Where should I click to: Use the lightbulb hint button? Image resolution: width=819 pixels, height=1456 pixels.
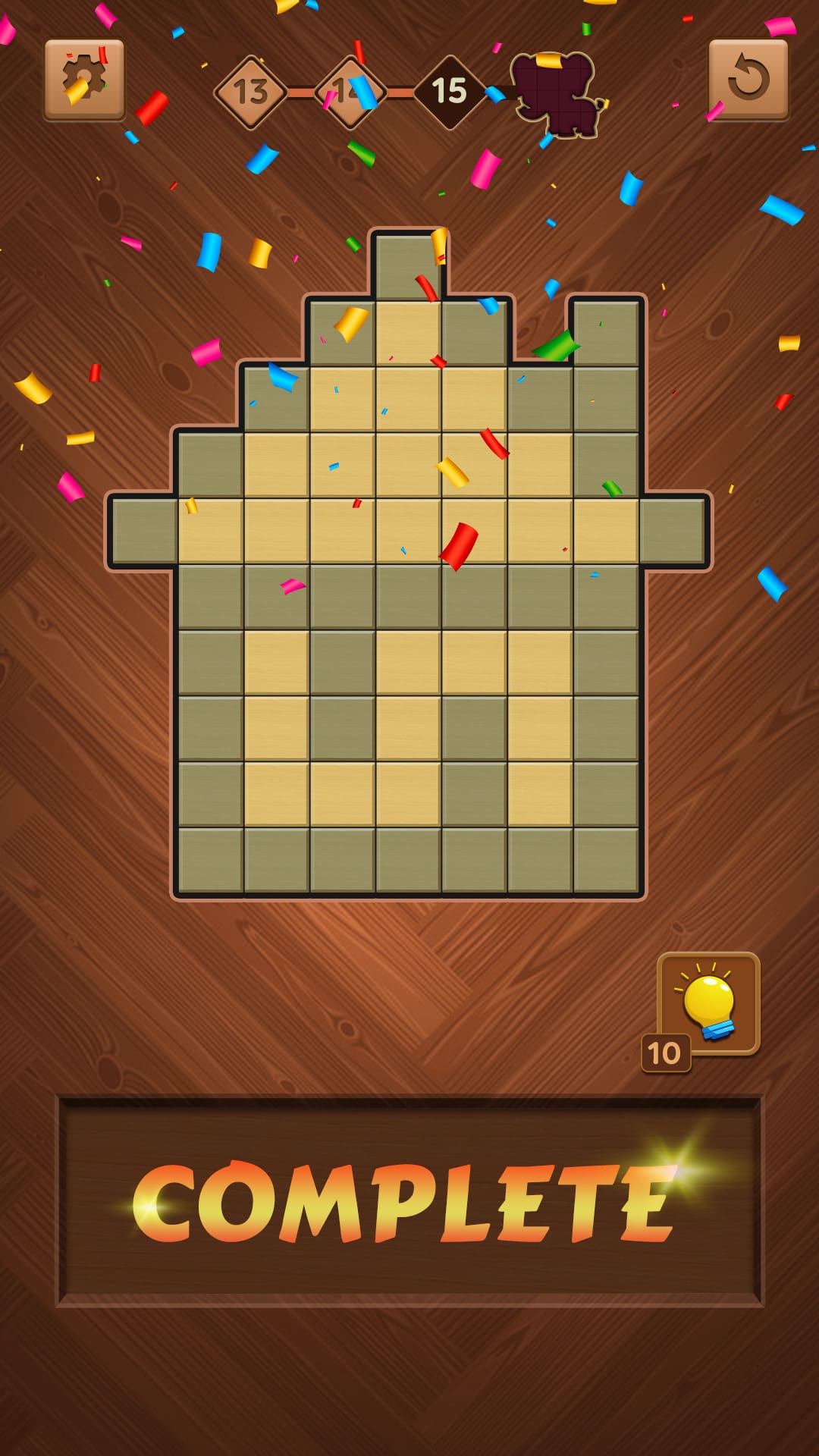[x=709, y=1003]
